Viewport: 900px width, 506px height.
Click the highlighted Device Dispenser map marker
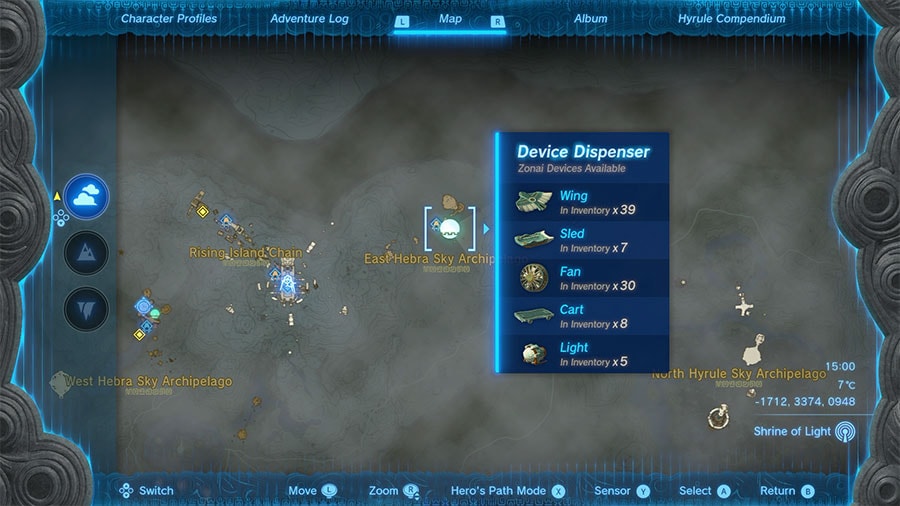point(449,229)
